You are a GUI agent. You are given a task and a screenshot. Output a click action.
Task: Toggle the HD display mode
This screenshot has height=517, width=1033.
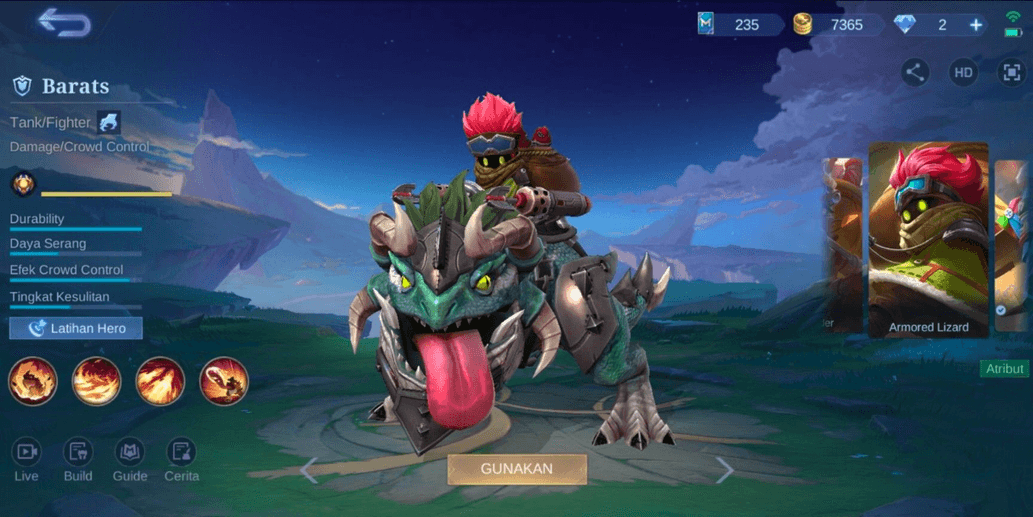963,72
